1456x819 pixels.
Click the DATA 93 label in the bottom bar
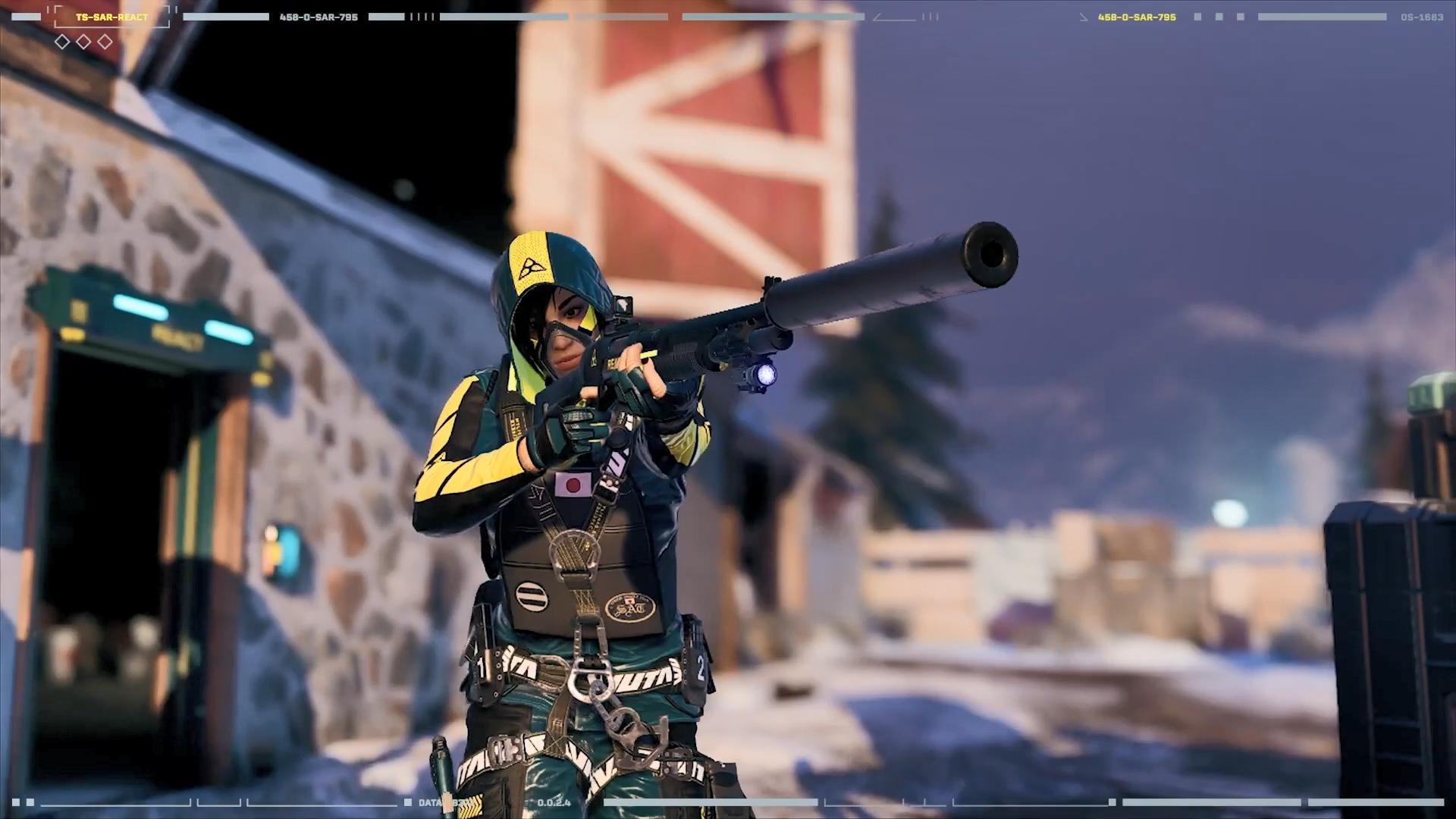440,802
